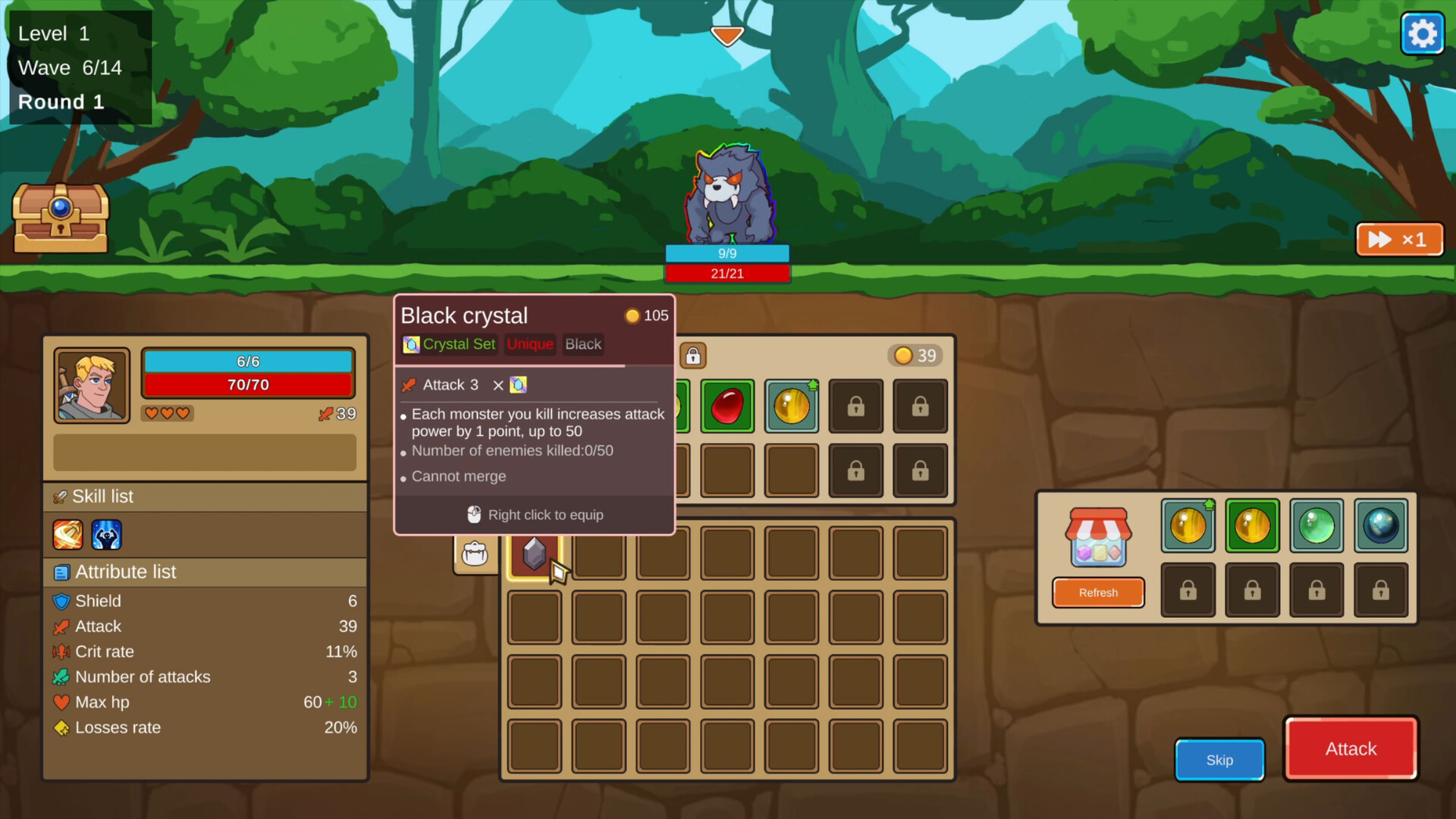1456x819 pixels.
Task: Click the treasure chest on the left
Action: [x=60, y=219]
